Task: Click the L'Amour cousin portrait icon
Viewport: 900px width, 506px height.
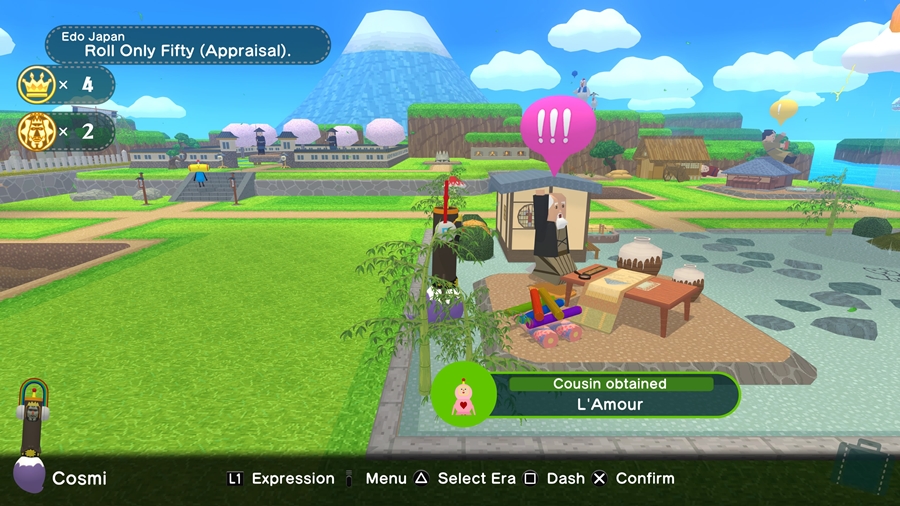Action: click(464, 394)
